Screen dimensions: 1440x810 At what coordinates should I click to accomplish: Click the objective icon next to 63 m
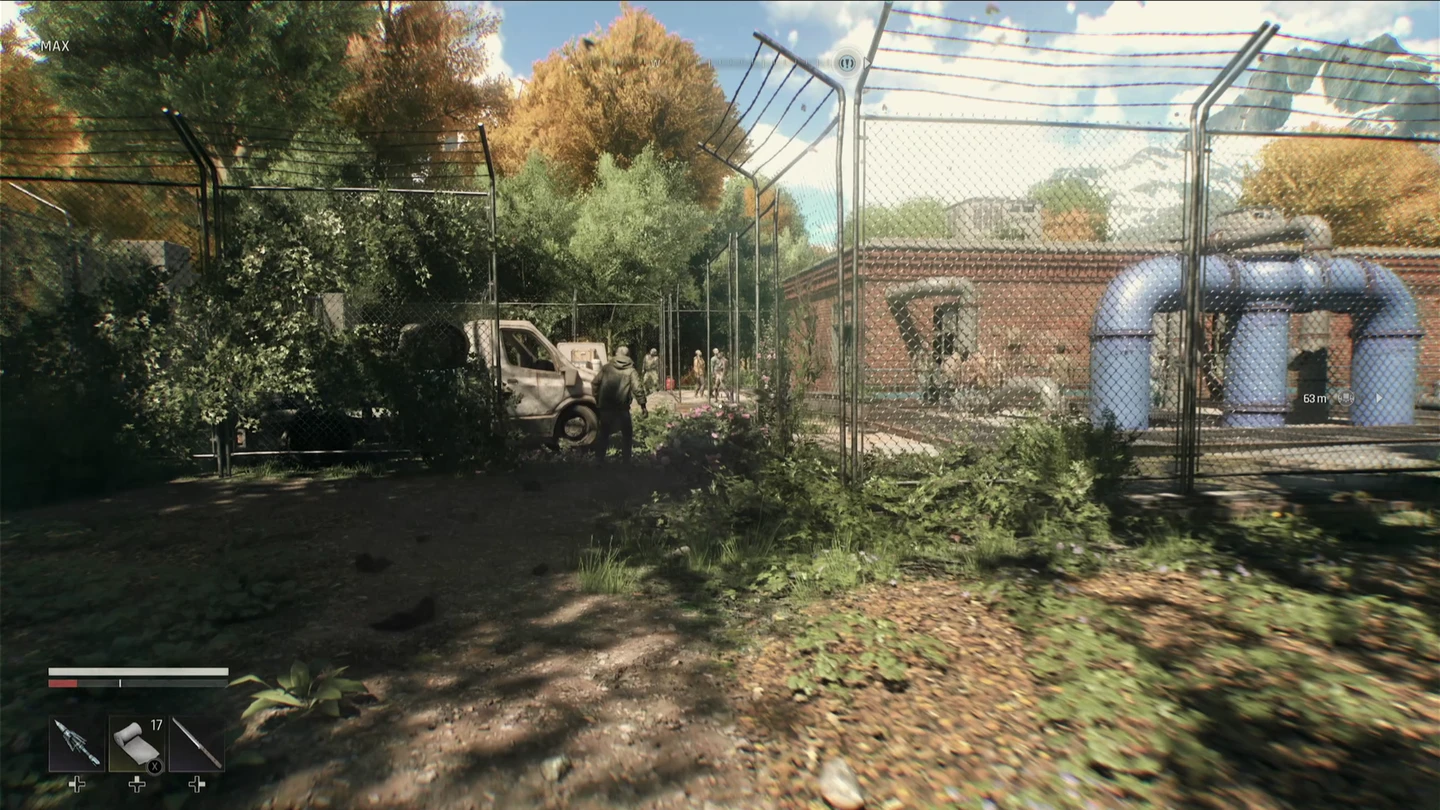pyautogui.click(x=1346, y=398)
